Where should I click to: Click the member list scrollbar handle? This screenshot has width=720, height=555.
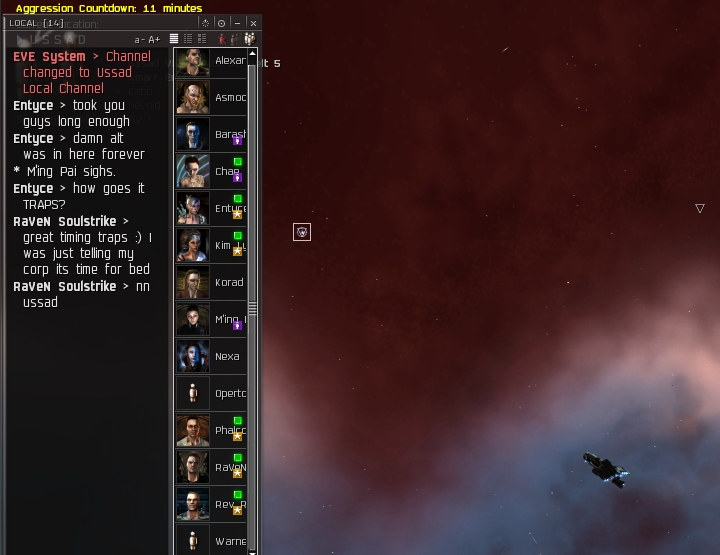tap(253, 309)
